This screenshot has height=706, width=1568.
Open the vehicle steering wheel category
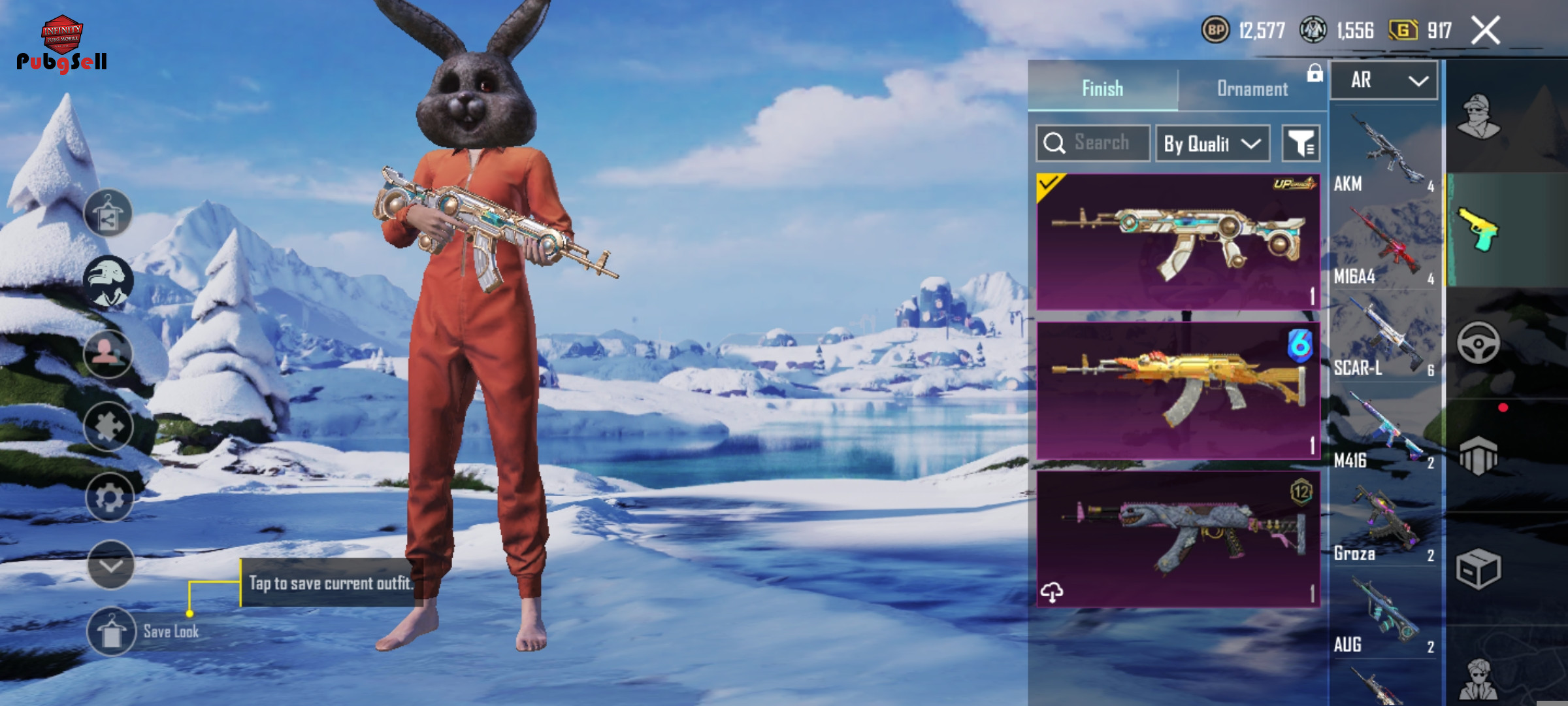coord(1478,343)
